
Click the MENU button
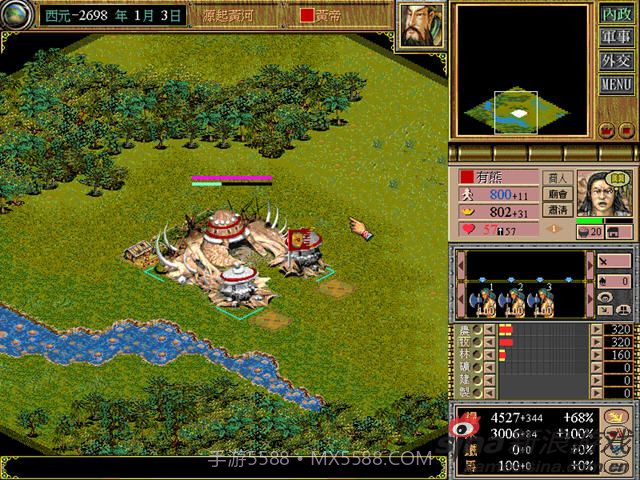[616, 84]
